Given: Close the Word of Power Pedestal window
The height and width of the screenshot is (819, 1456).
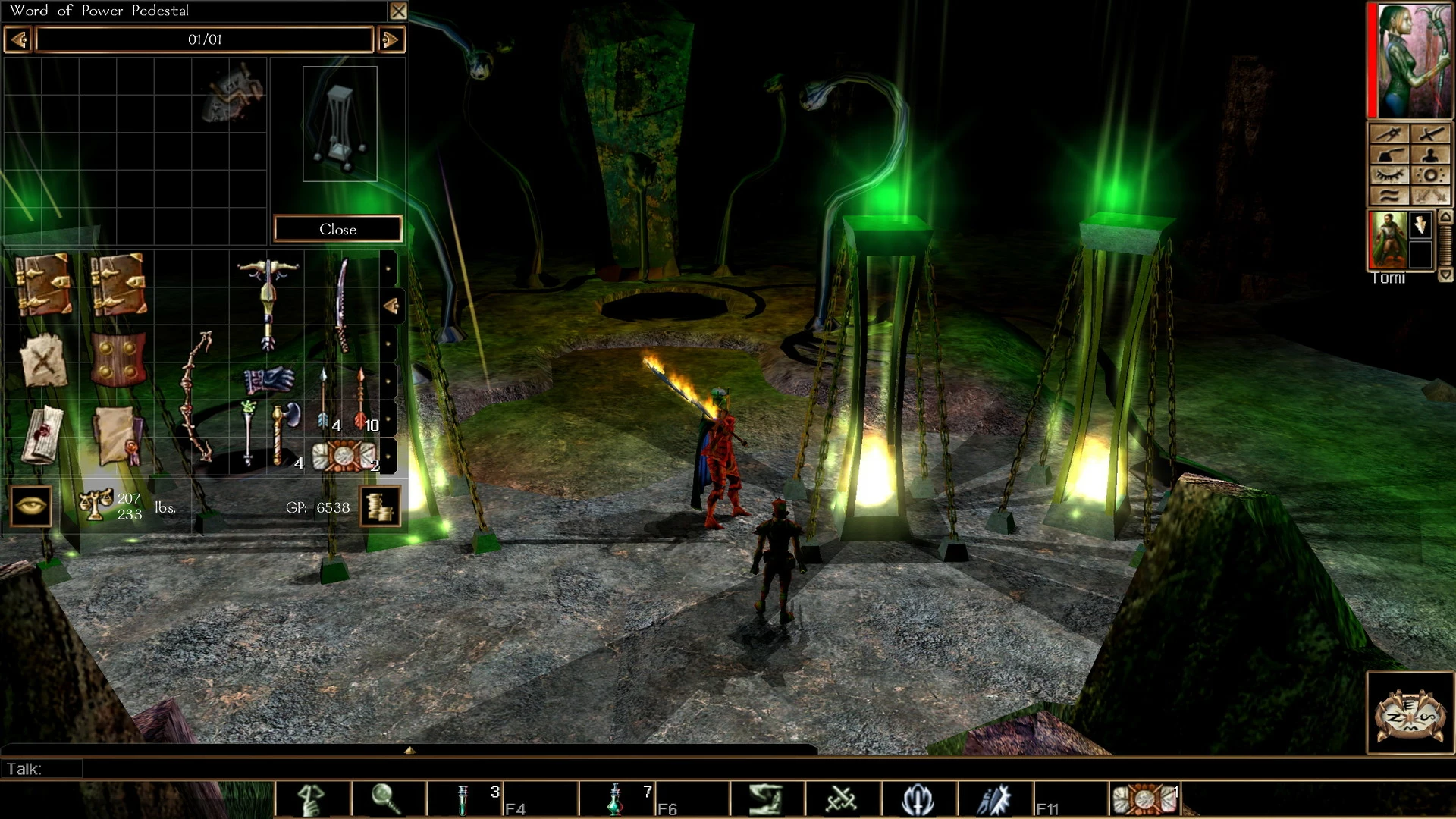Looking at the screenshot, I should coord(398,11).
